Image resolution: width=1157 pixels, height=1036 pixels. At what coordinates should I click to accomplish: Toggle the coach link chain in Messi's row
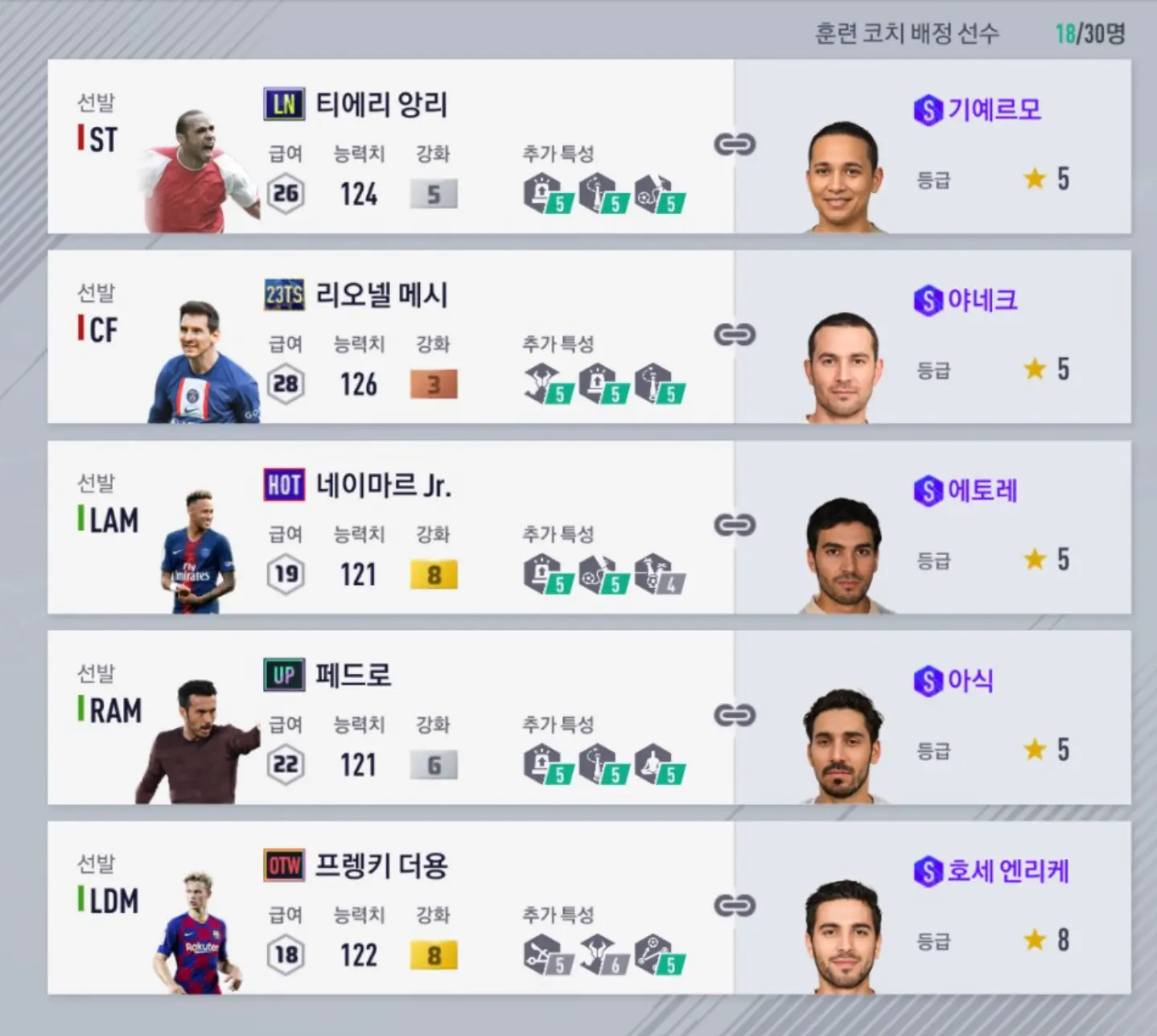pyautogui.click(x=736, y=335)
